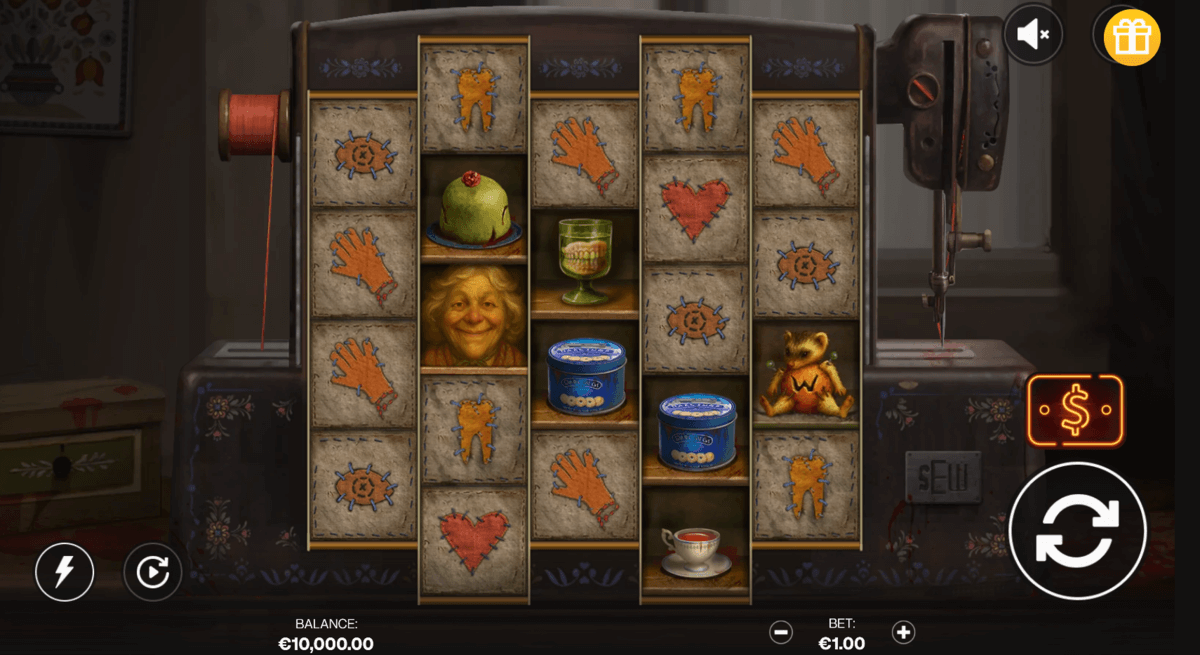This screenshot has width=1200, height=655.
Task: Activate the lightning bolt turbo mode
Action: [x=64, y=572]
